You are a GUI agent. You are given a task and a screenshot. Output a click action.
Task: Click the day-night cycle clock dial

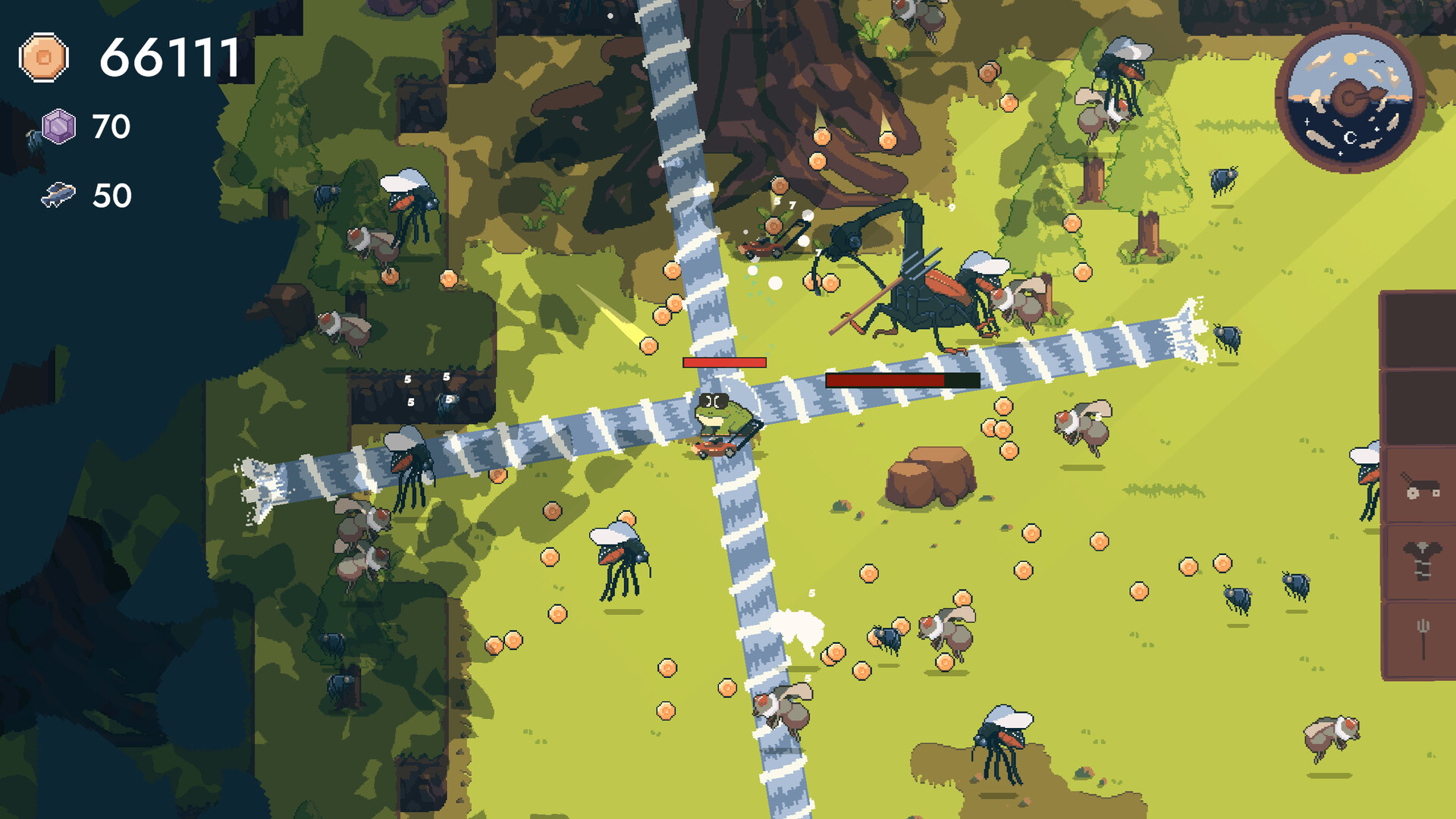[1350, 98]
